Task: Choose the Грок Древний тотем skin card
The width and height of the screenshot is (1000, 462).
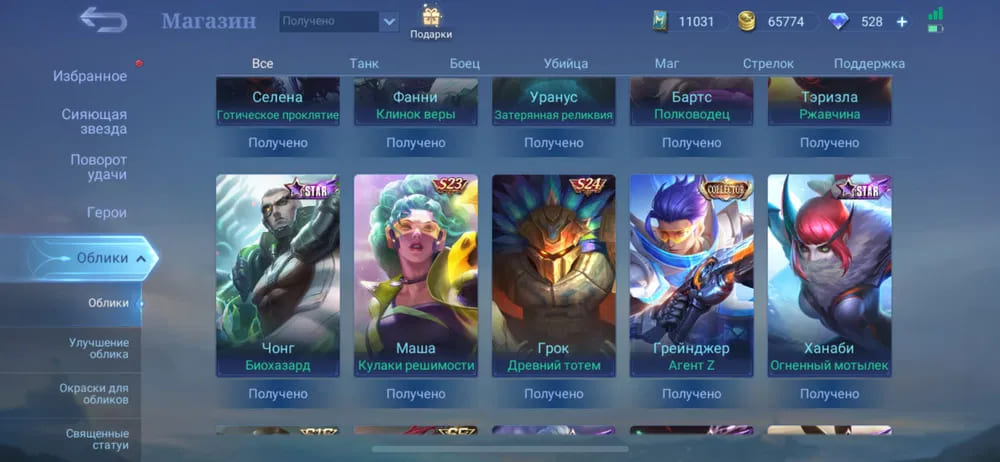Action: [x=553, y=275]
